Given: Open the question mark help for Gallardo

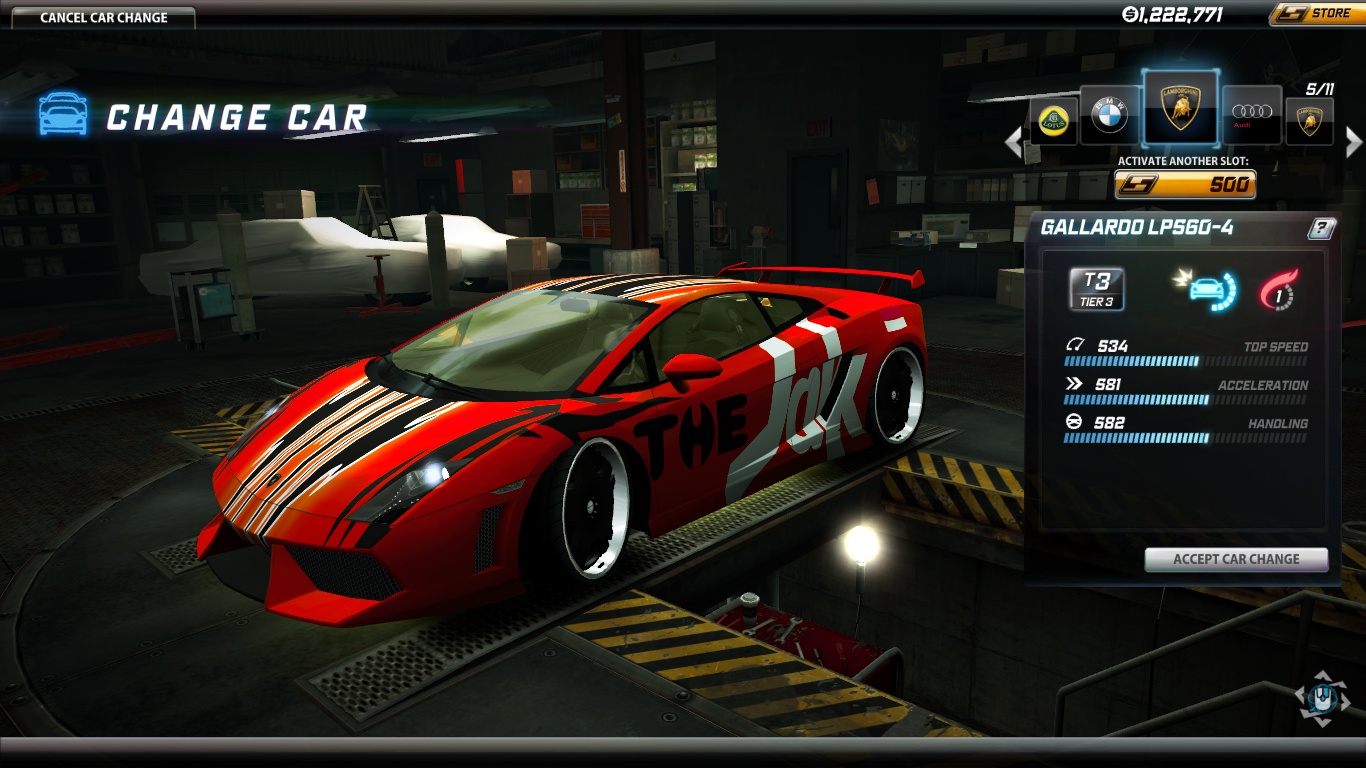Looking at the screenshot, I should 1321,229.
